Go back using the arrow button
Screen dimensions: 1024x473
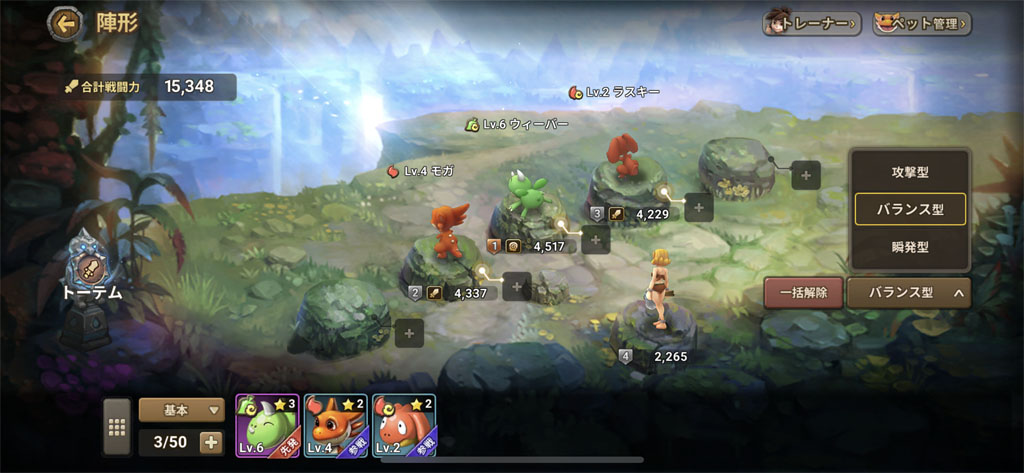(x=67, y=22)
